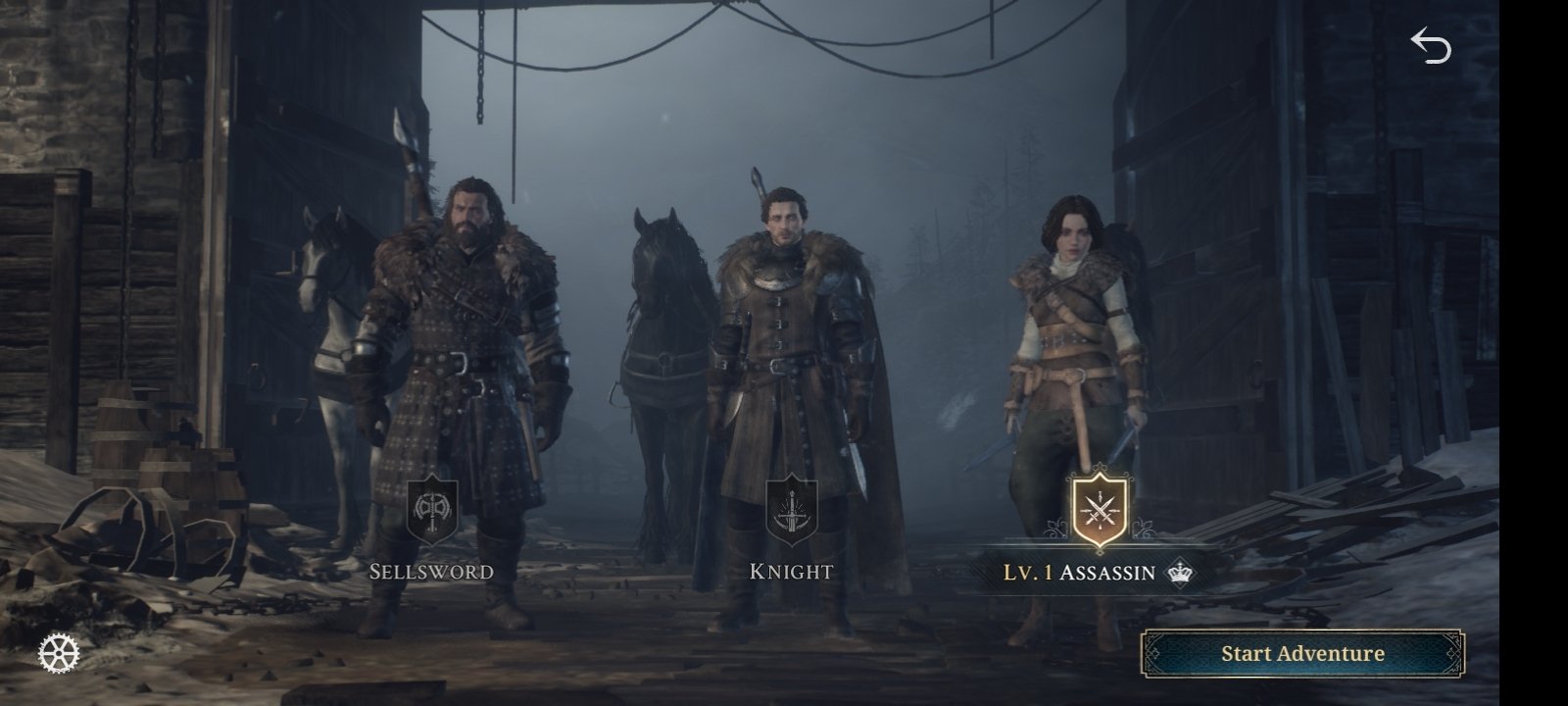
Task: Start the adventure
Action: 1301,654
